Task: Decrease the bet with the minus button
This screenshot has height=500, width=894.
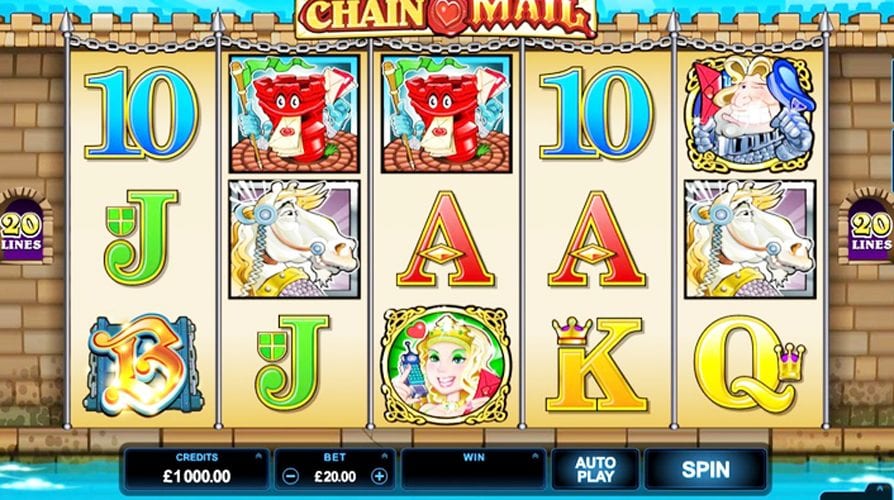Action: [x=288, y=476]
